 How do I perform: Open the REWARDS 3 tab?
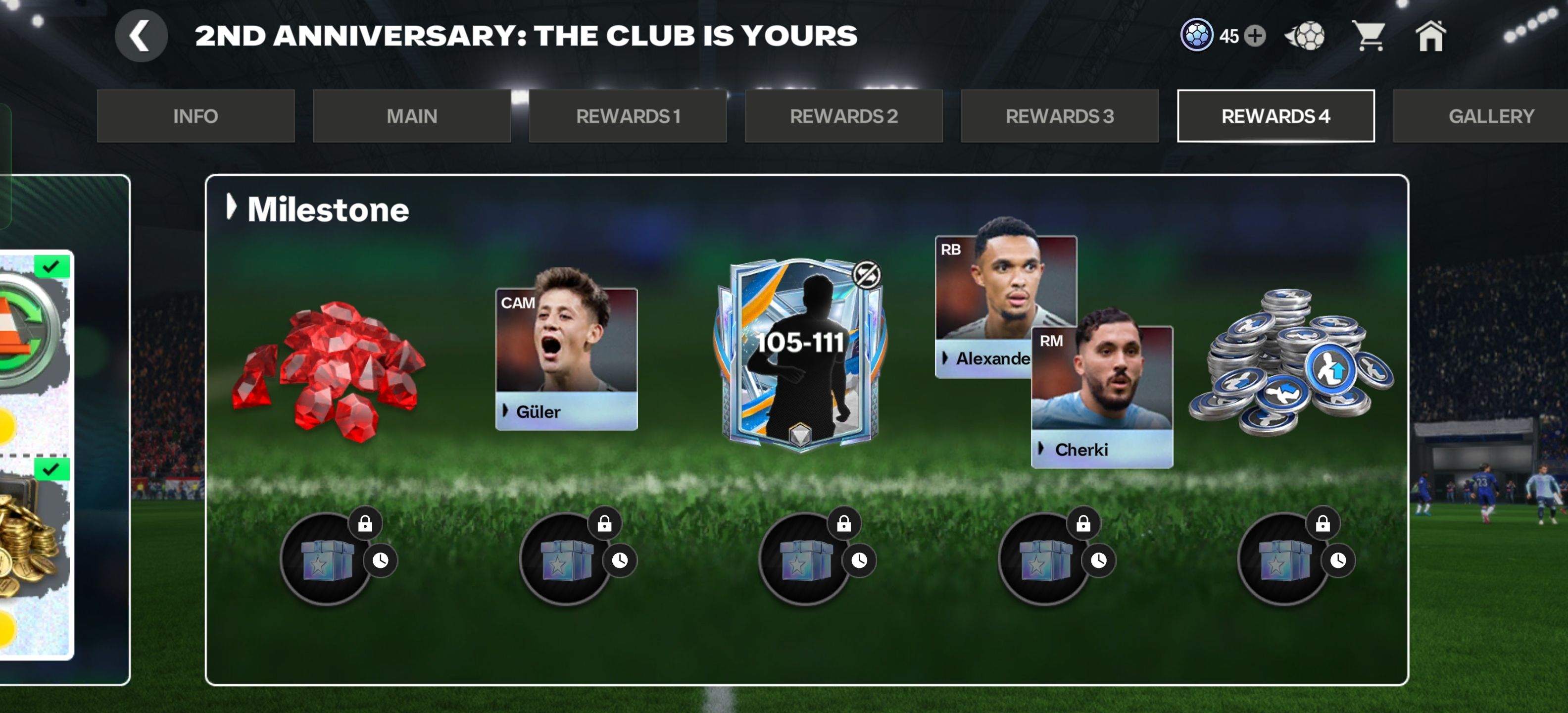tap(1060, 116)
